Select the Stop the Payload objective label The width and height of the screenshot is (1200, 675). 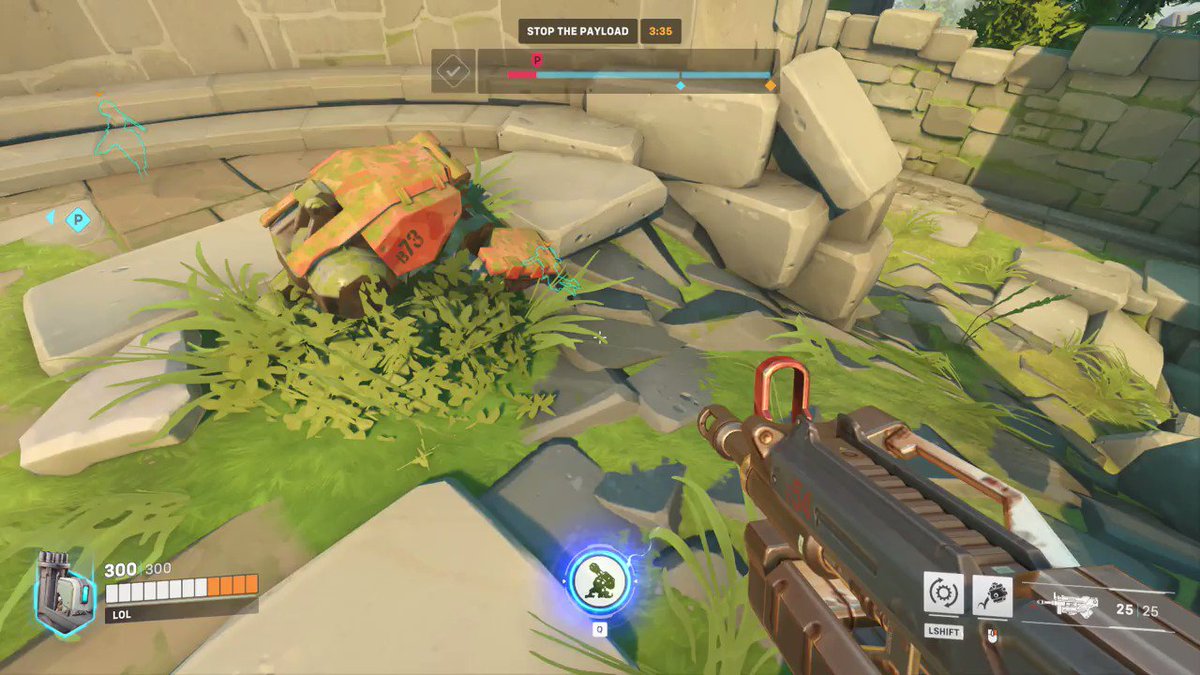point(578,31)
